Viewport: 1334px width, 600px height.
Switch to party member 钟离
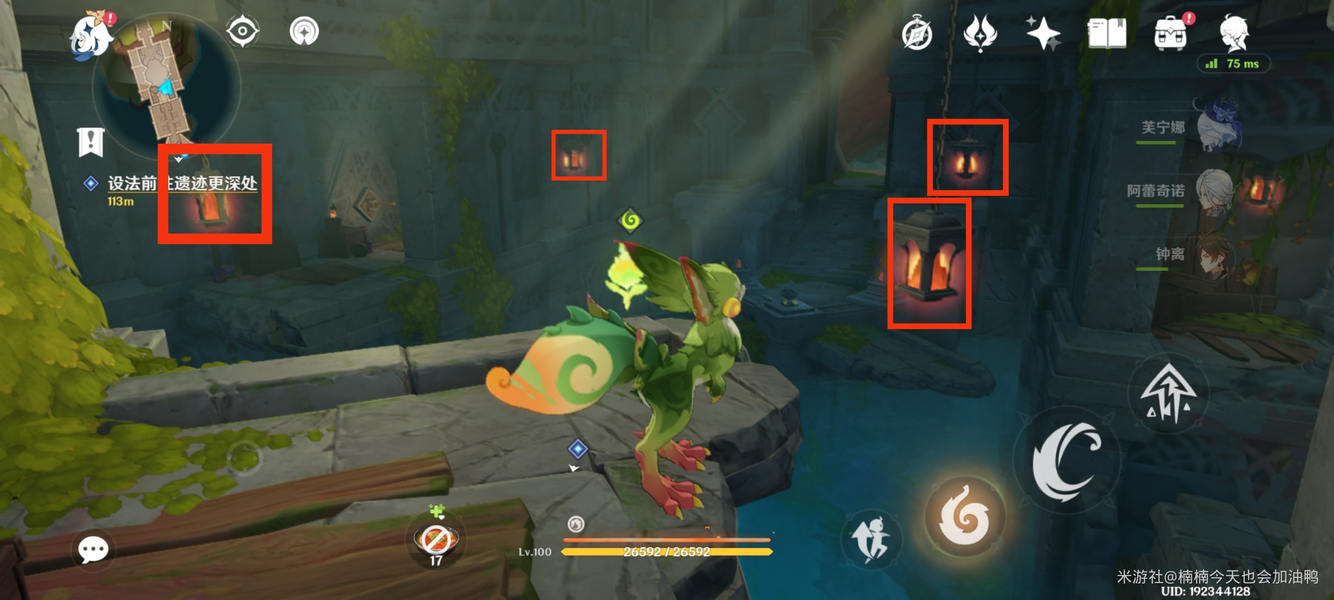point(1216,256)
